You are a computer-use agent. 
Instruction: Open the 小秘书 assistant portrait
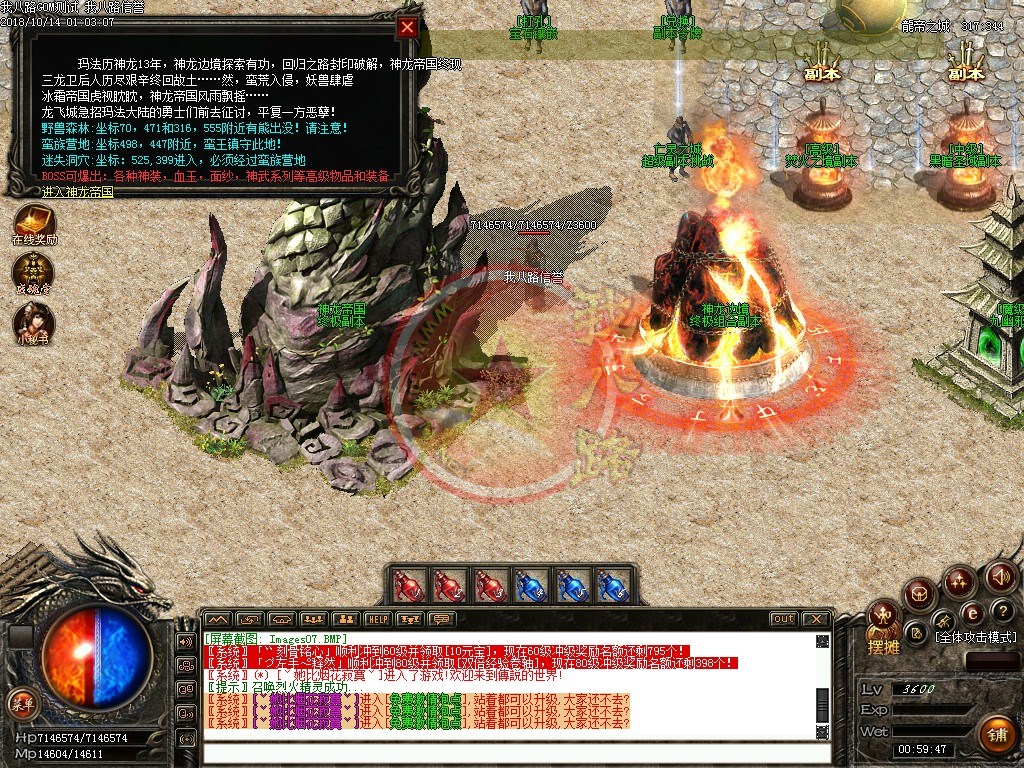(x=33, y=321)
